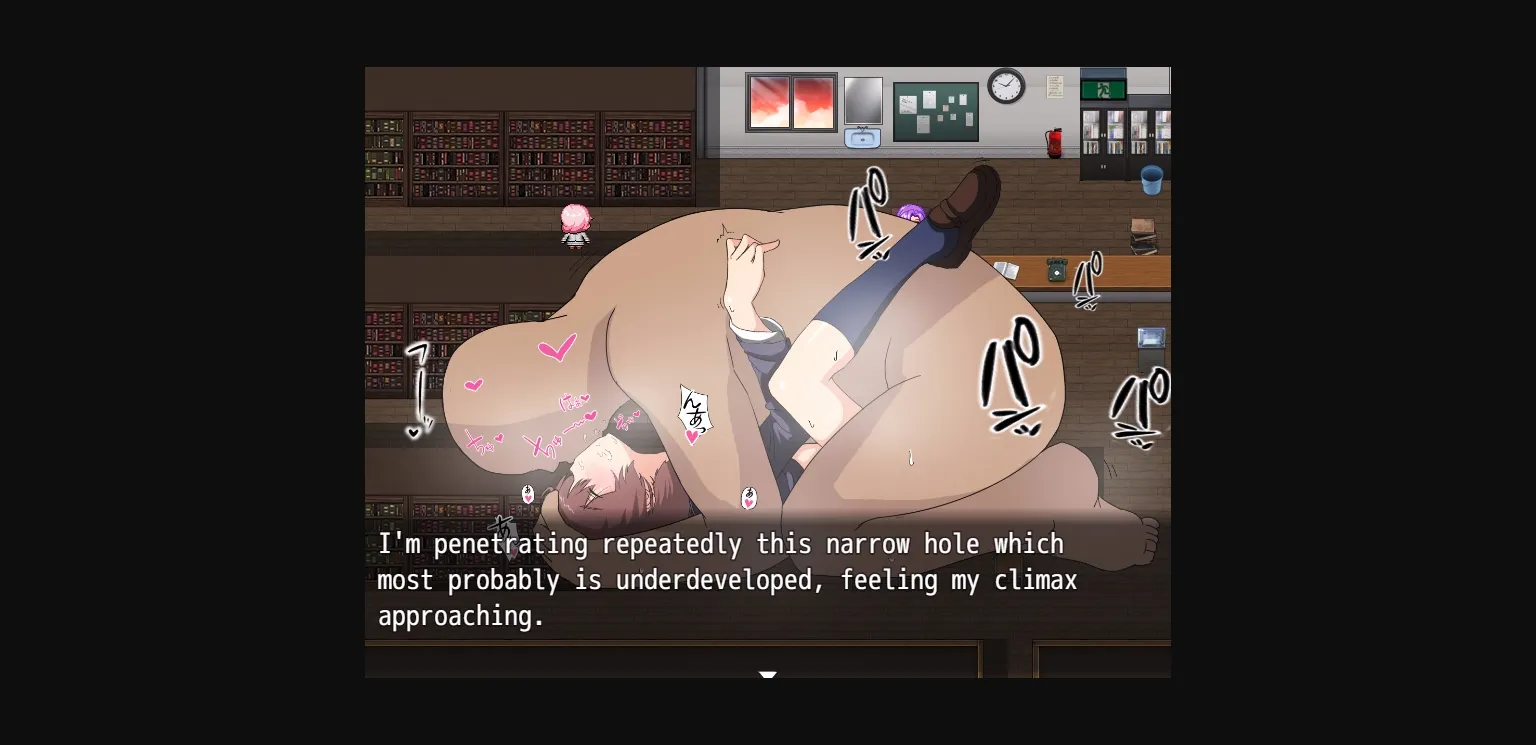This screenshot has width=1536, height=745.
Task: Select the paper notice posted on the wall
Action: [x=1053, y=86]
